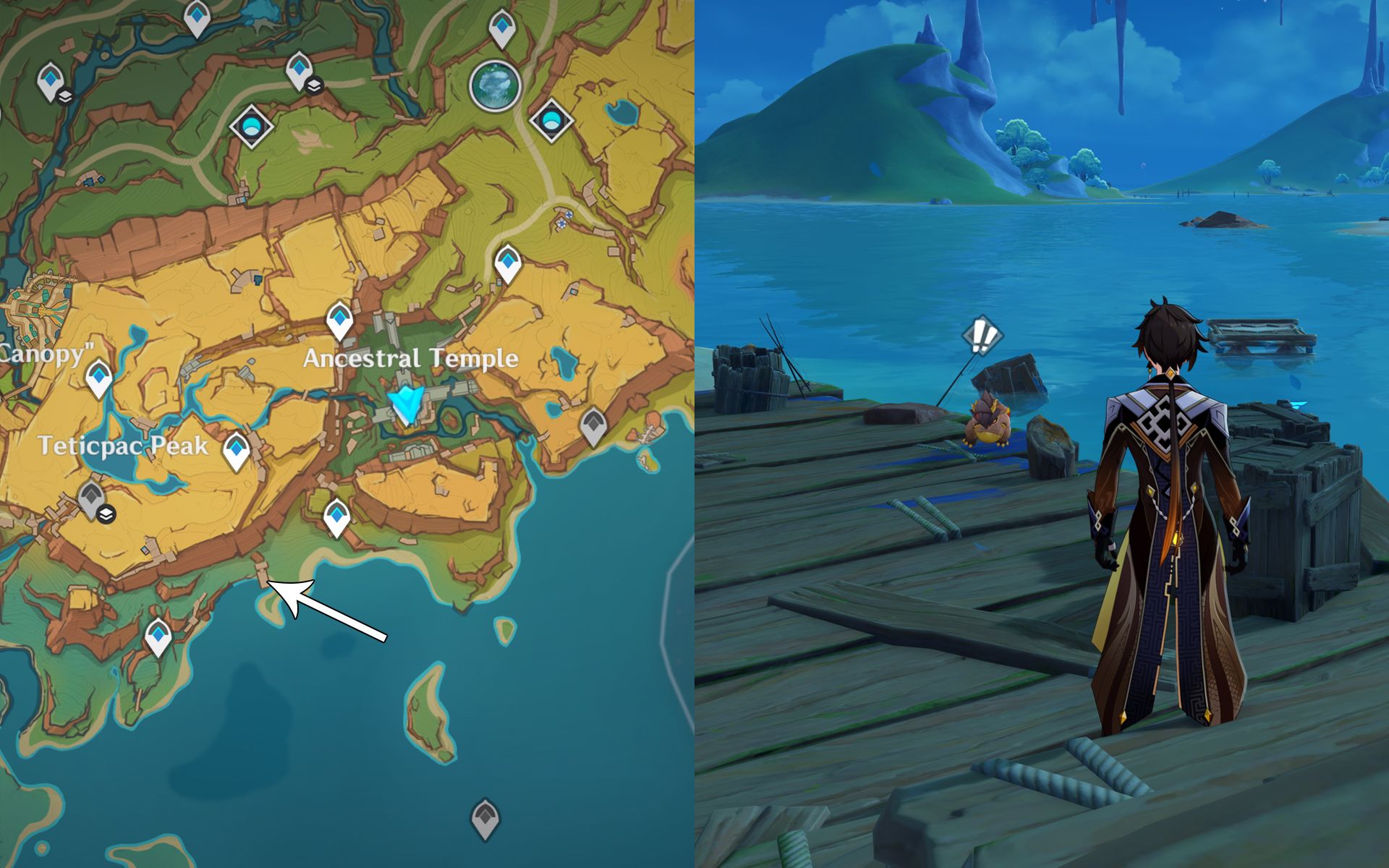
Task: Click the domain icon near the top-right lake
Action: pyautogui.click(x=551, y=121)
